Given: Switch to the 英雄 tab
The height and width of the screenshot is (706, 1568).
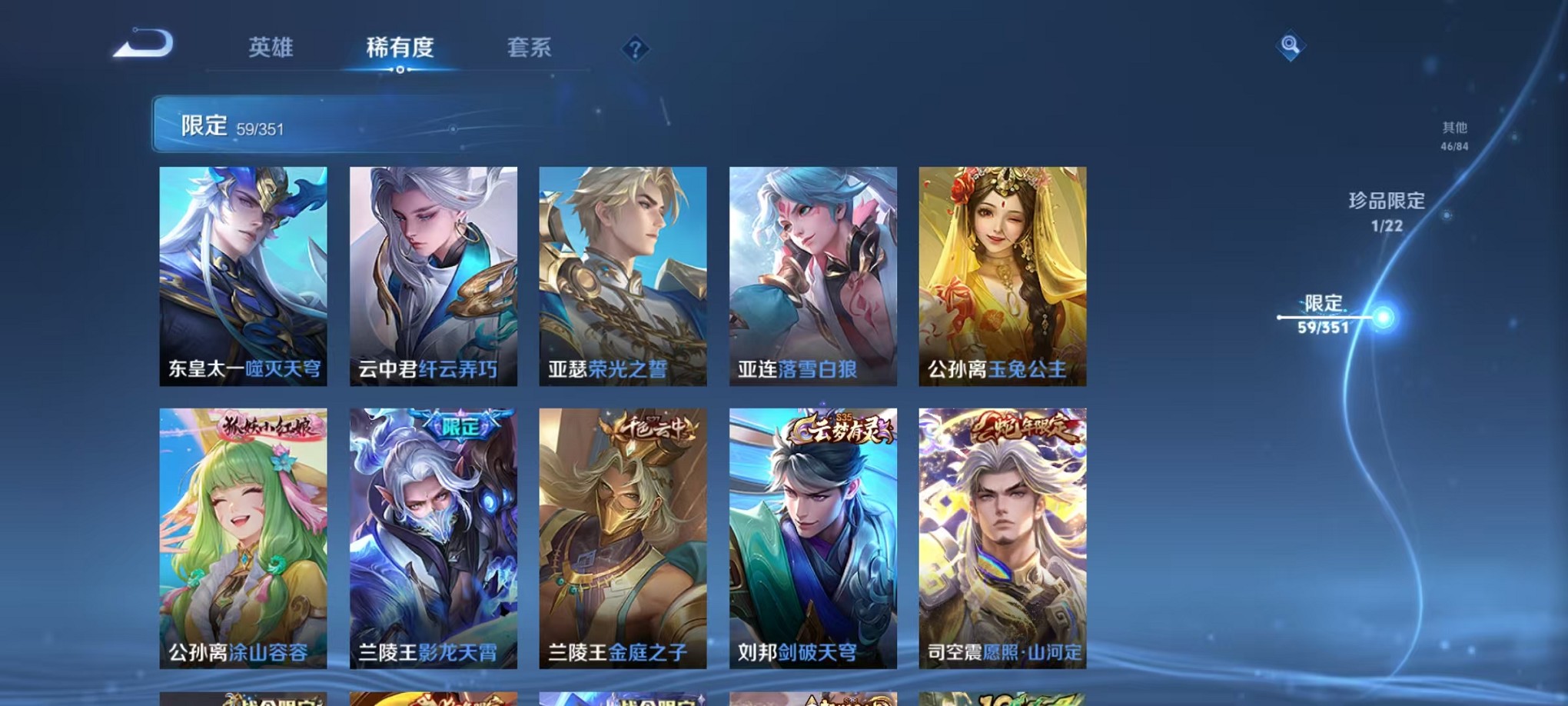Looking at the screenshot, I should [x=270, y=48].
